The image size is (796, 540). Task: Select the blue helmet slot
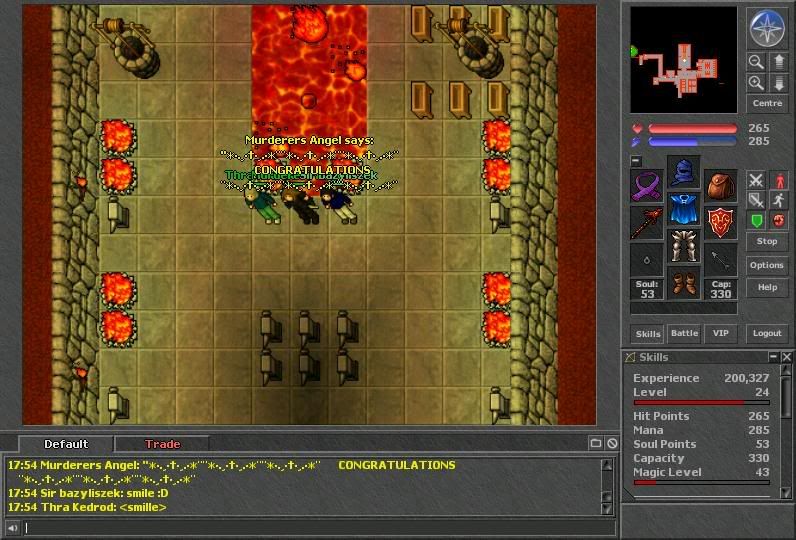click(683, 173)
